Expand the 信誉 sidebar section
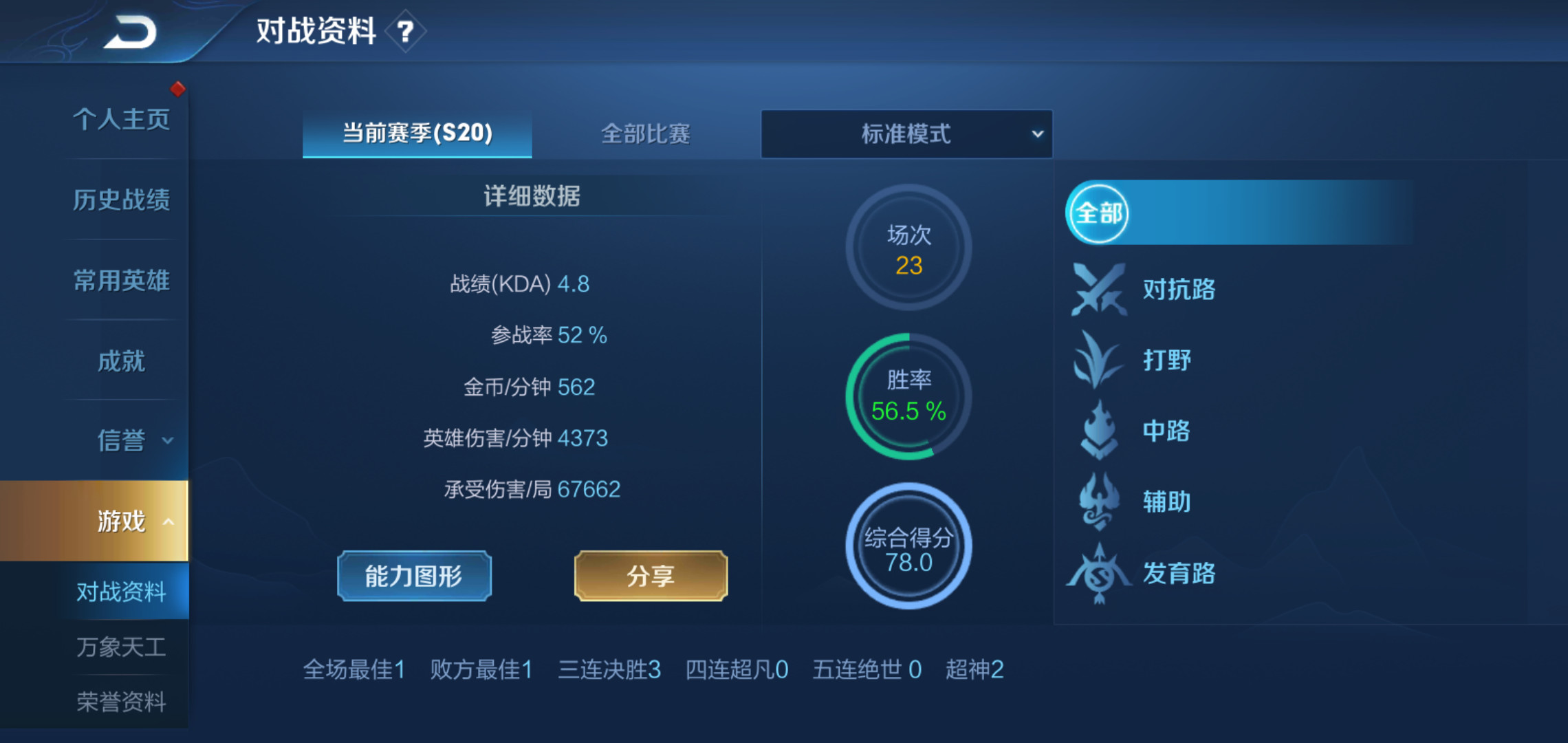 122,440
